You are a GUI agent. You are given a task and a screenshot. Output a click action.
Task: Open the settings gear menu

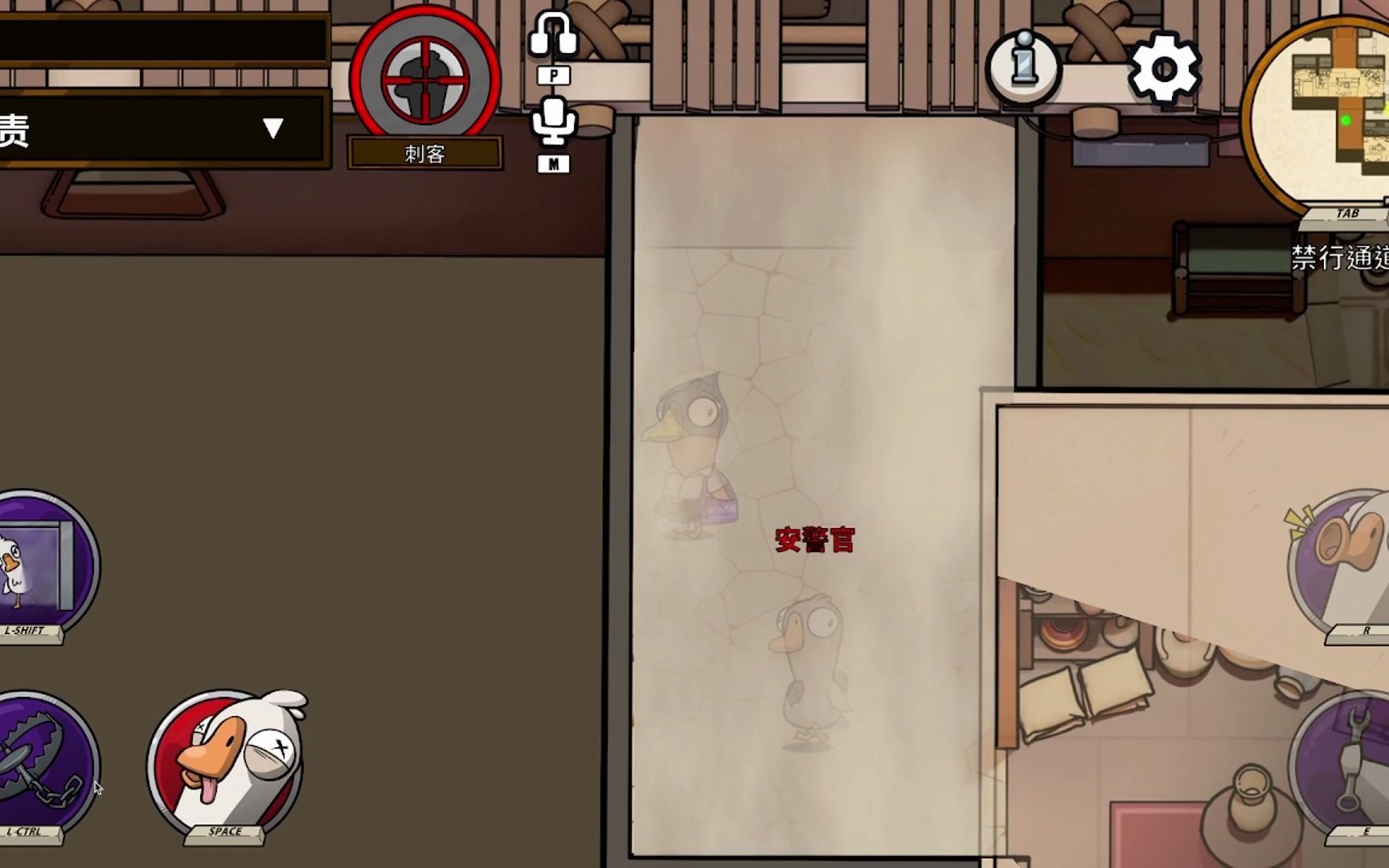(x=1164, y=68)
